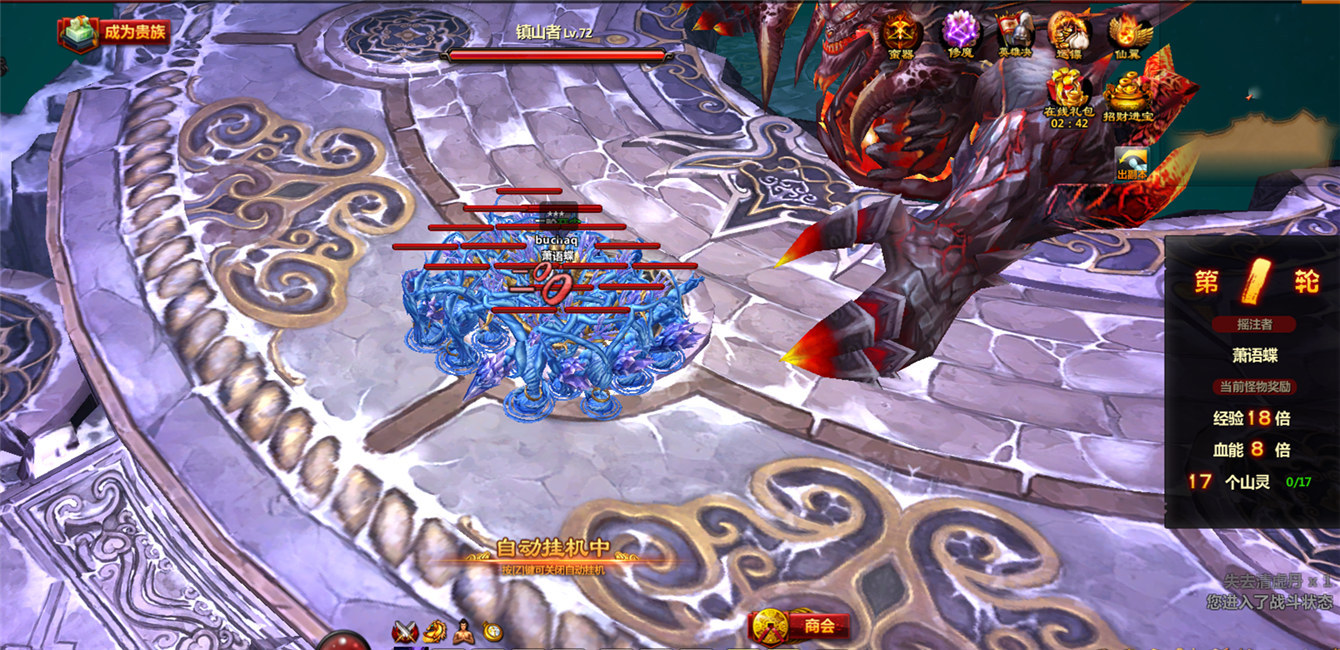Viewport: 1340px width, 650px height.
Task: Click the golden compass icon
Action: click(x=492, y=631)
